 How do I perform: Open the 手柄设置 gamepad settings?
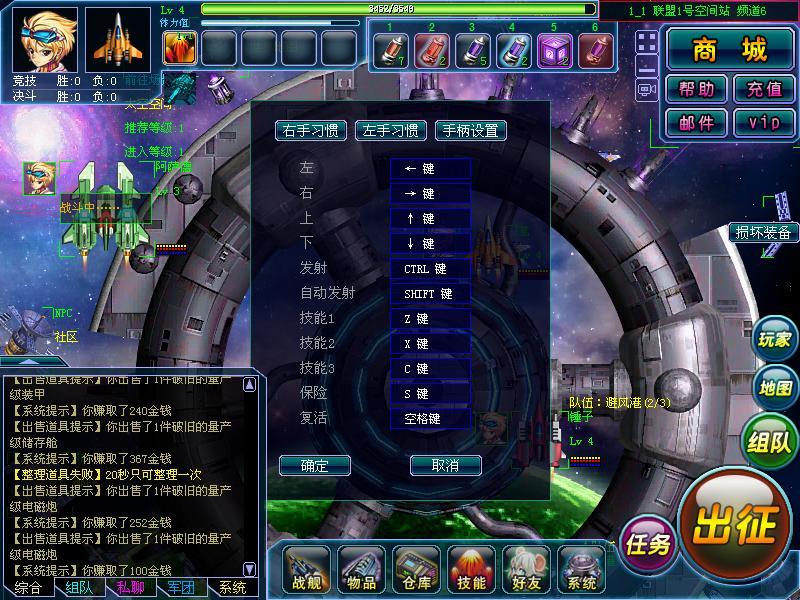pos(470,131)
